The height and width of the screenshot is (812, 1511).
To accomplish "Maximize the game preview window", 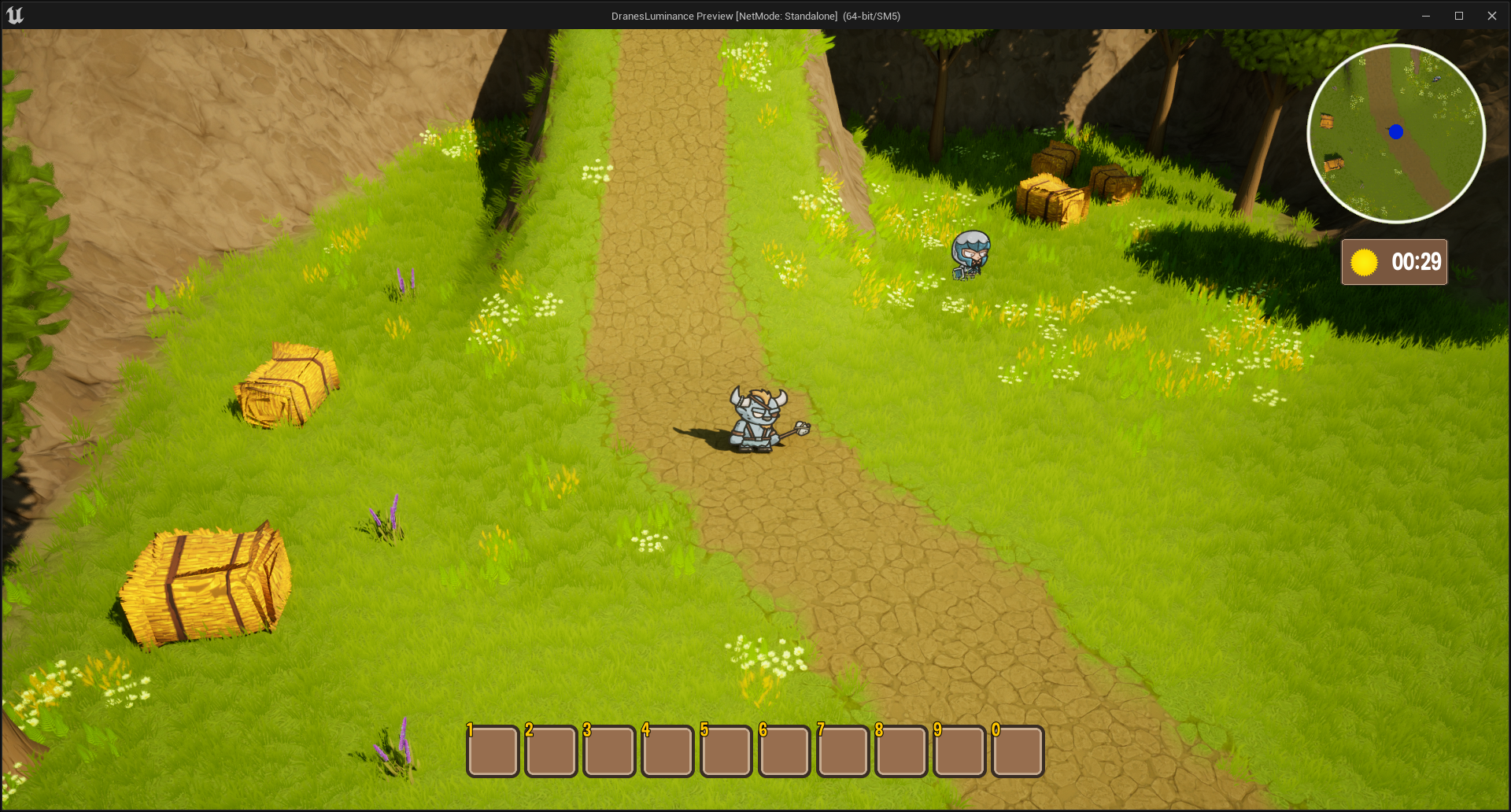I will coord(1458,16).
